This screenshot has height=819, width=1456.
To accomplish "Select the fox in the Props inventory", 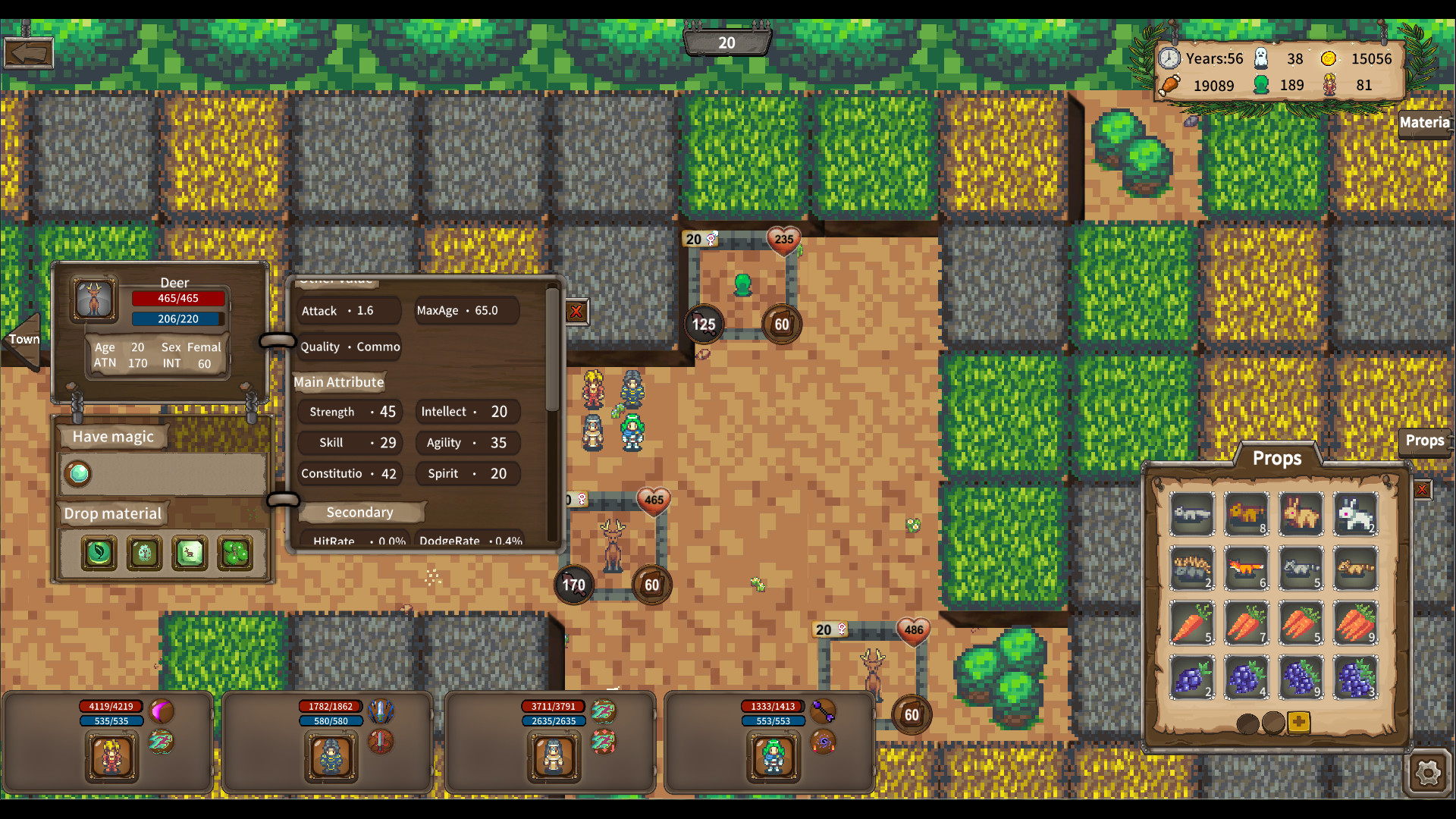I will tap(1246, 567).
